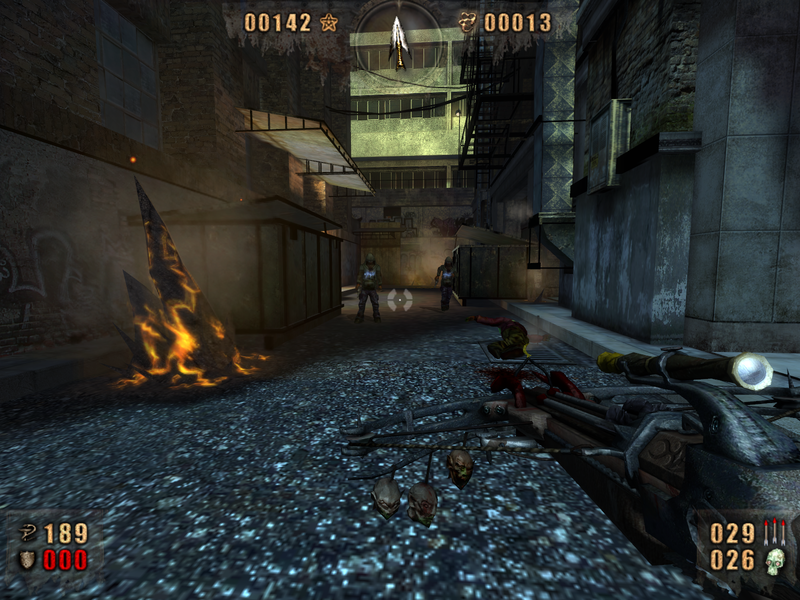Choose the red stakes ammo icon
Image resolution: width=800 pixels, height=600 pixels.
tap(774, 532)
